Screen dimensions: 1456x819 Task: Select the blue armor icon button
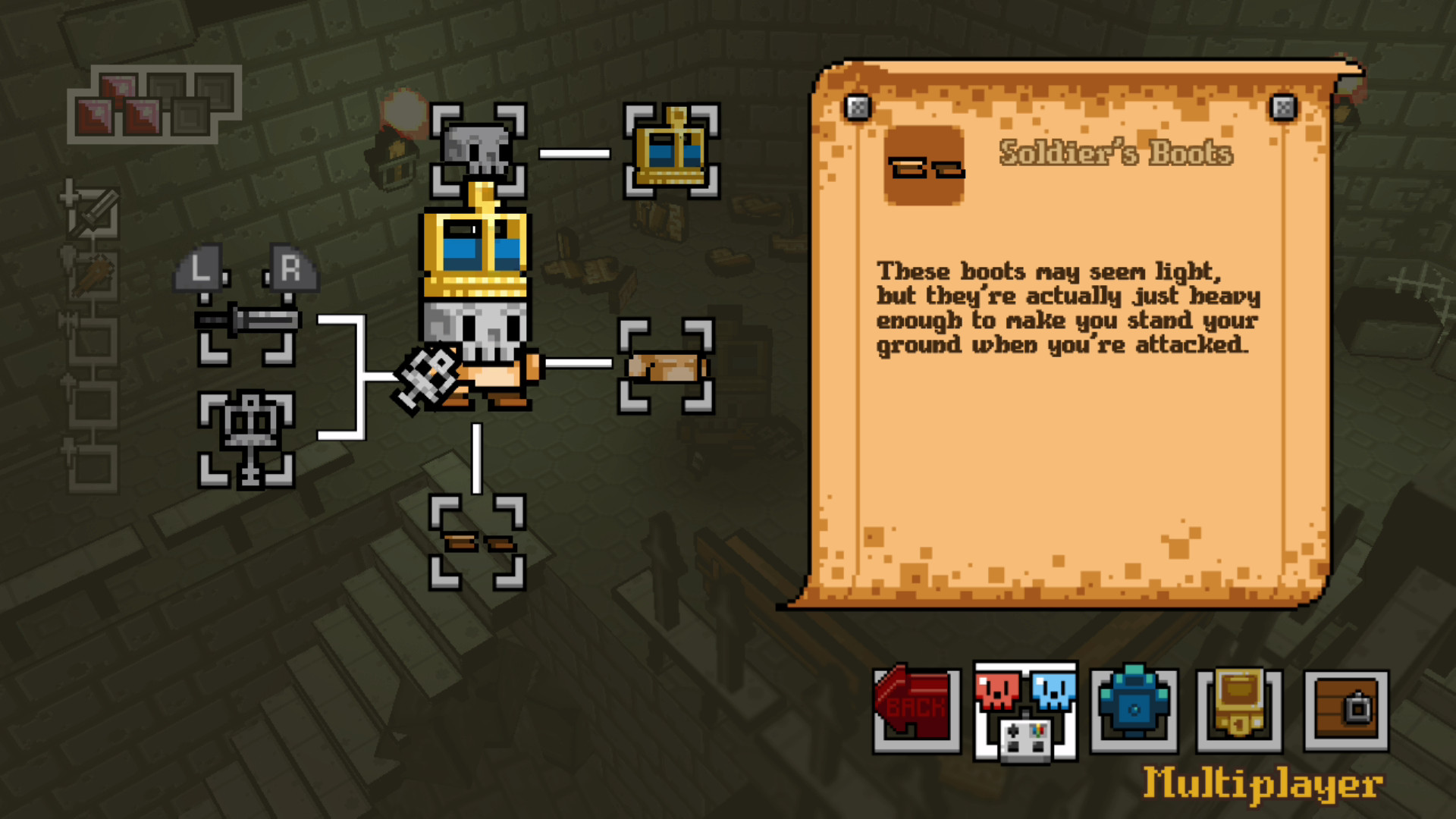pos(1134,709)
